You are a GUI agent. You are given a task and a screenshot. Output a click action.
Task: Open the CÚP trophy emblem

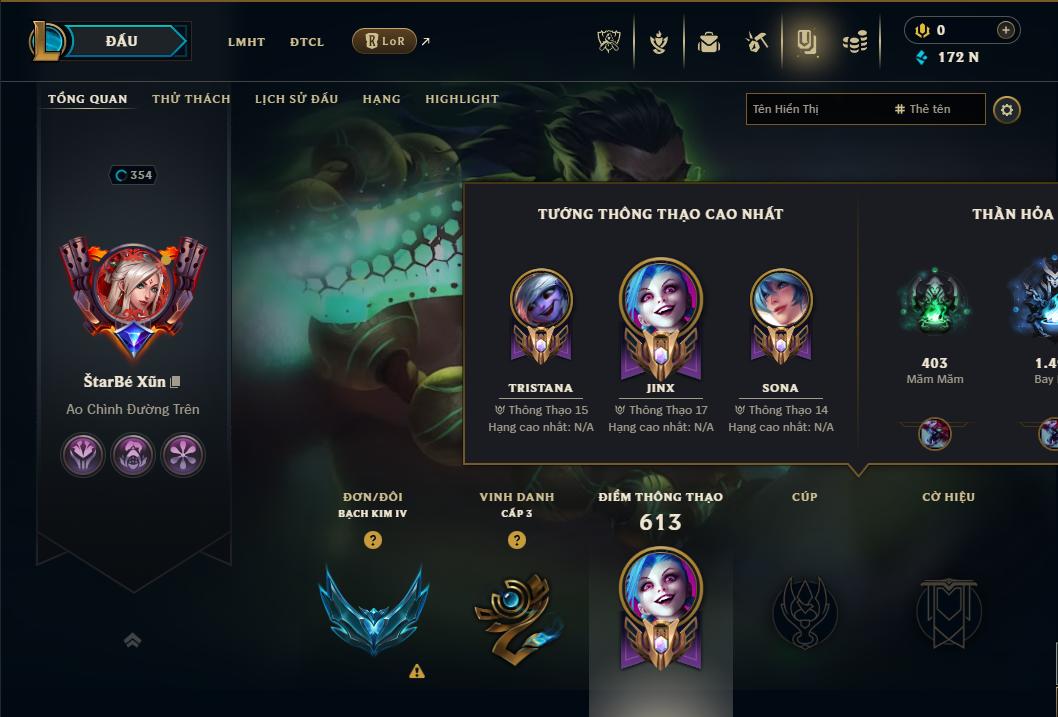point(804,610)
